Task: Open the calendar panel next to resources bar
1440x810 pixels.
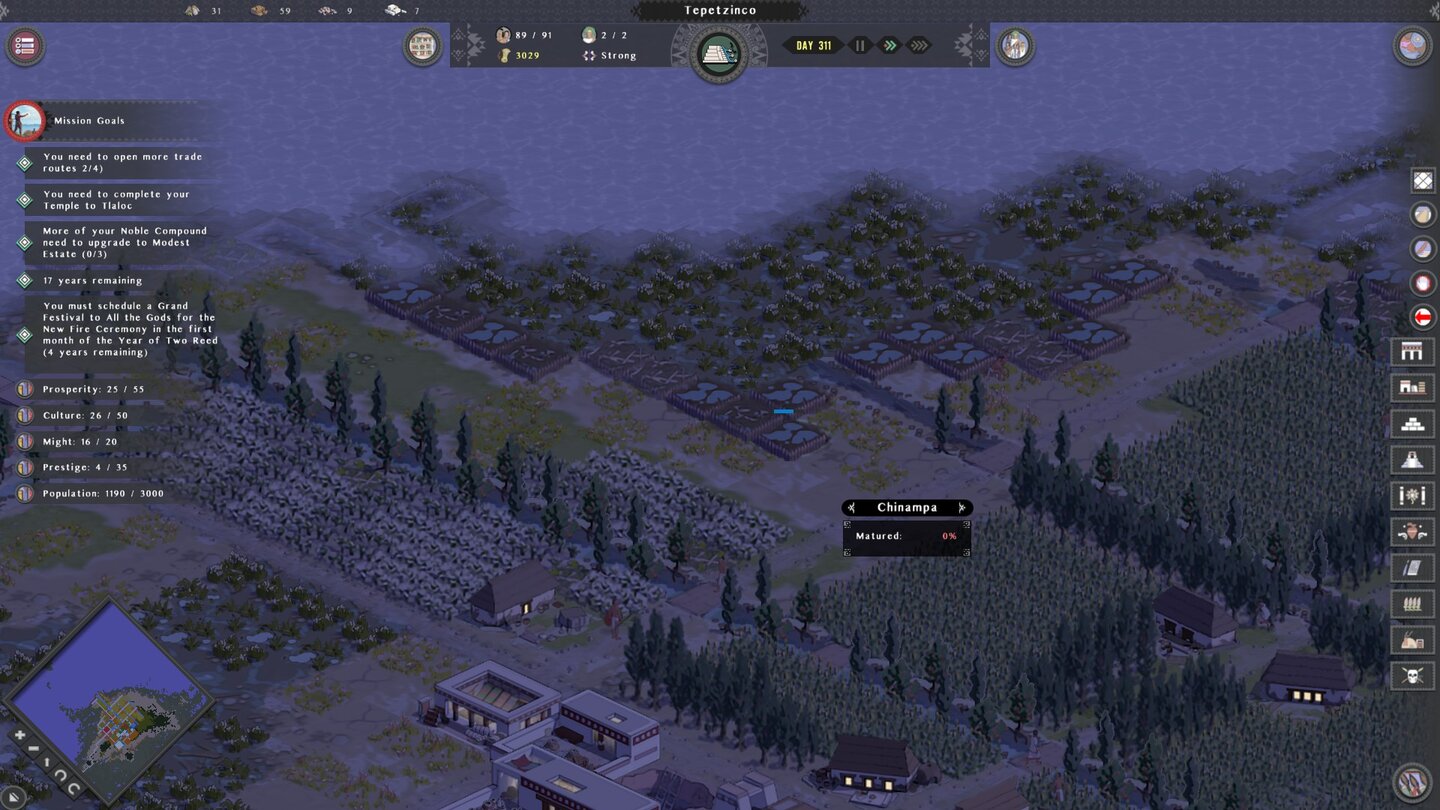Action: pyautogui.click(x=422, y=45)
